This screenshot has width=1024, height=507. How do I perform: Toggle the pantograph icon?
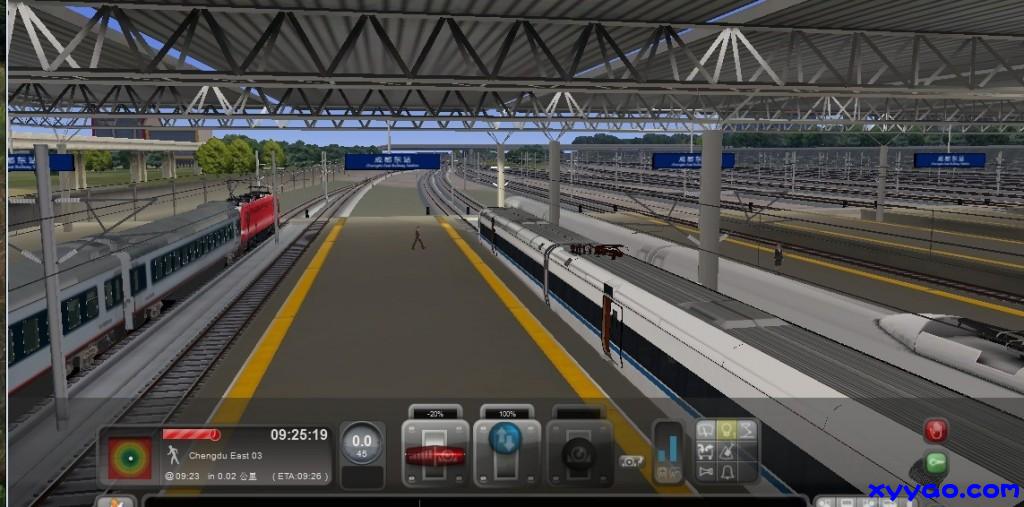pos(748,430)
